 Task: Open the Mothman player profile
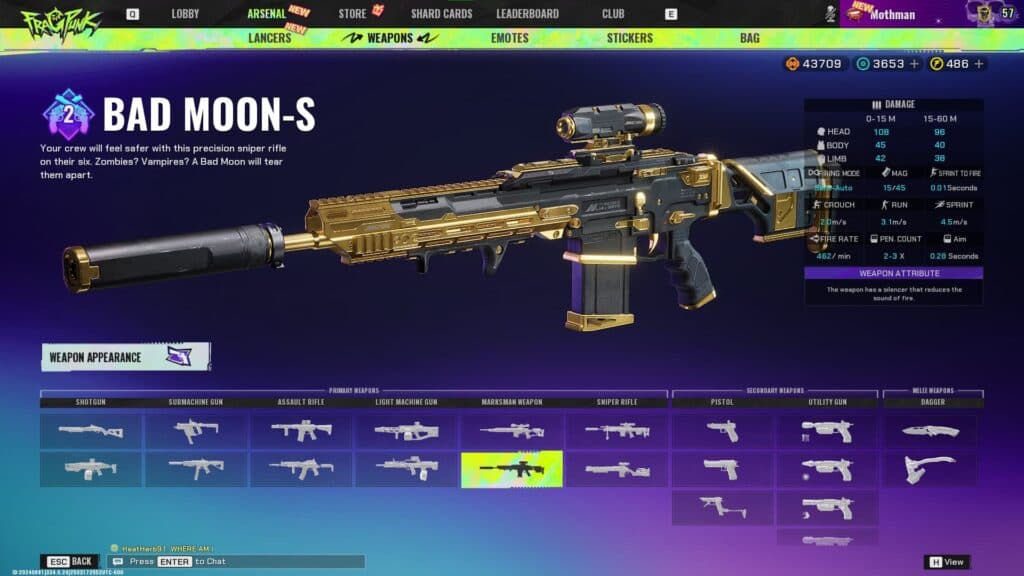pyautogui.click(x=892, y=14)
